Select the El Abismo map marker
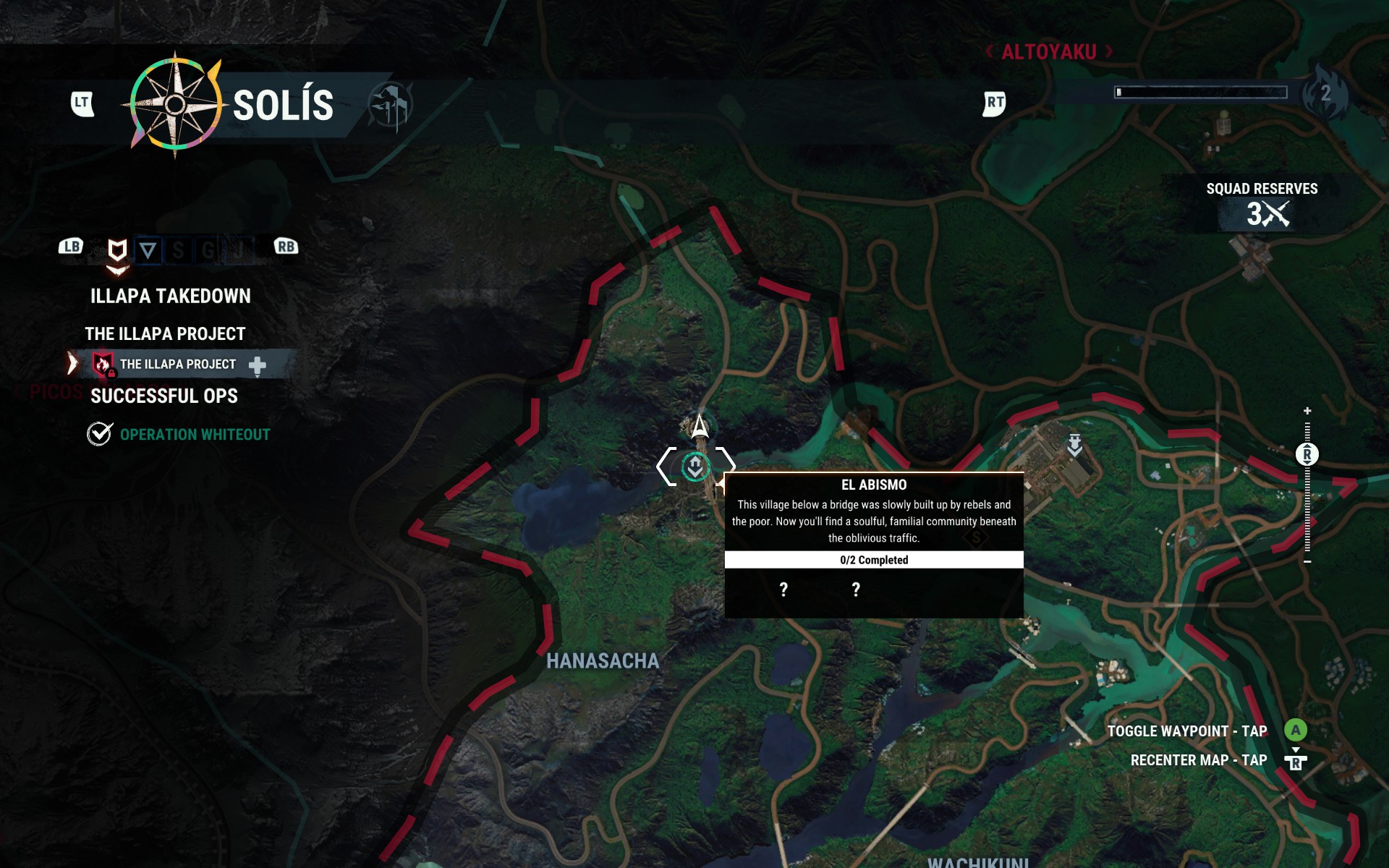Screen dimensions: 1389x868 click(x=695, y=467)
